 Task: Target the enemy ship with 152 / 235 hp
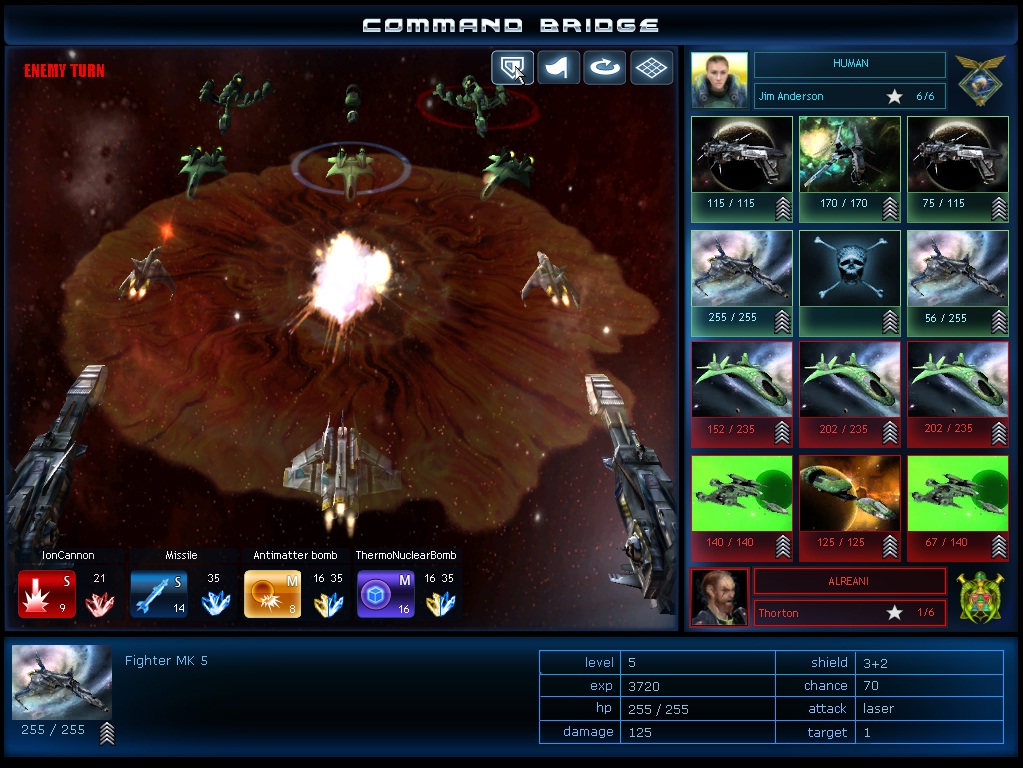coord(742,394)
